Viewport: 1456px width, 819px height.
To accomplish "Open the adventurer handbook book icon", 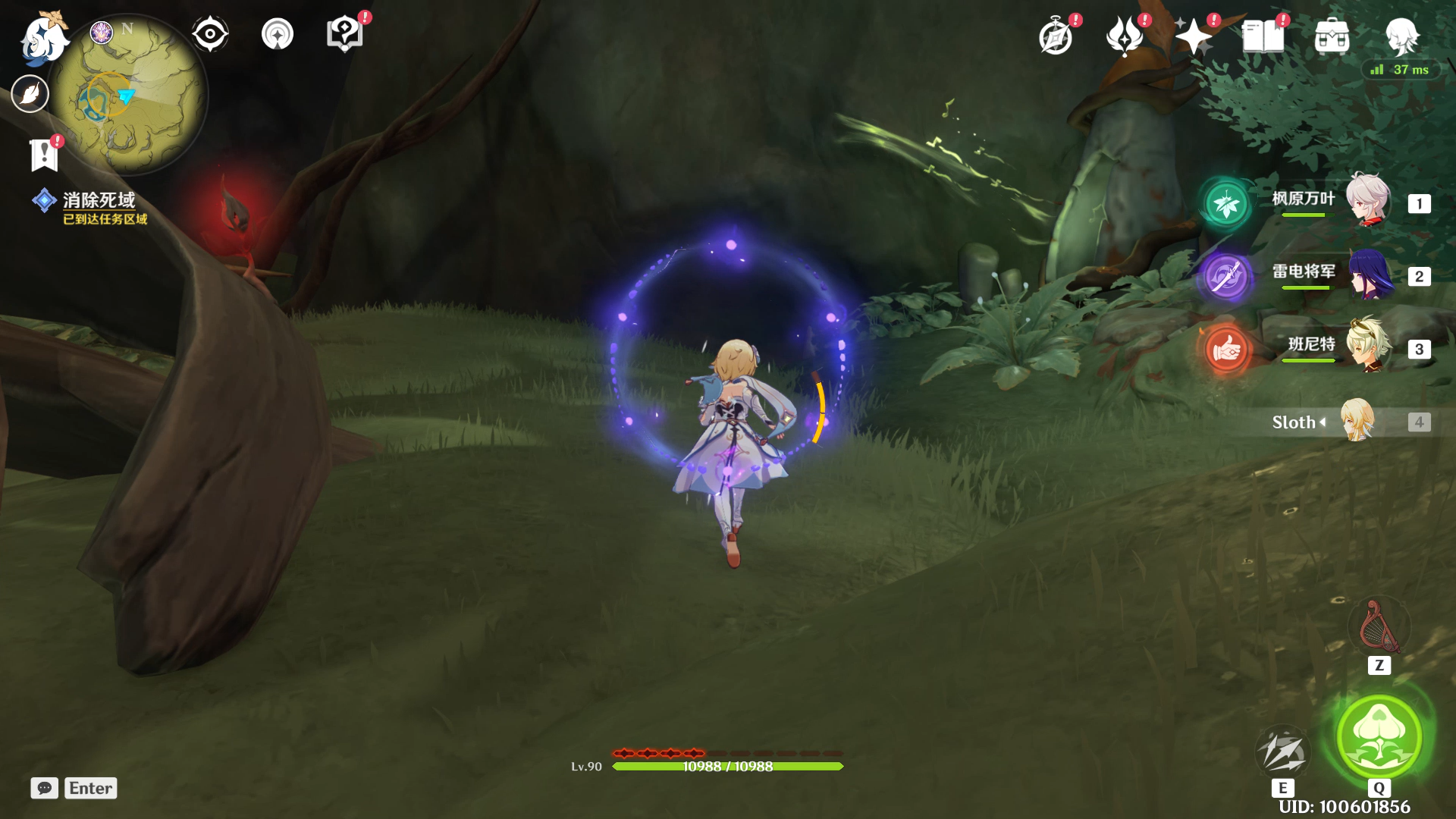I will tap(1263, 36).
